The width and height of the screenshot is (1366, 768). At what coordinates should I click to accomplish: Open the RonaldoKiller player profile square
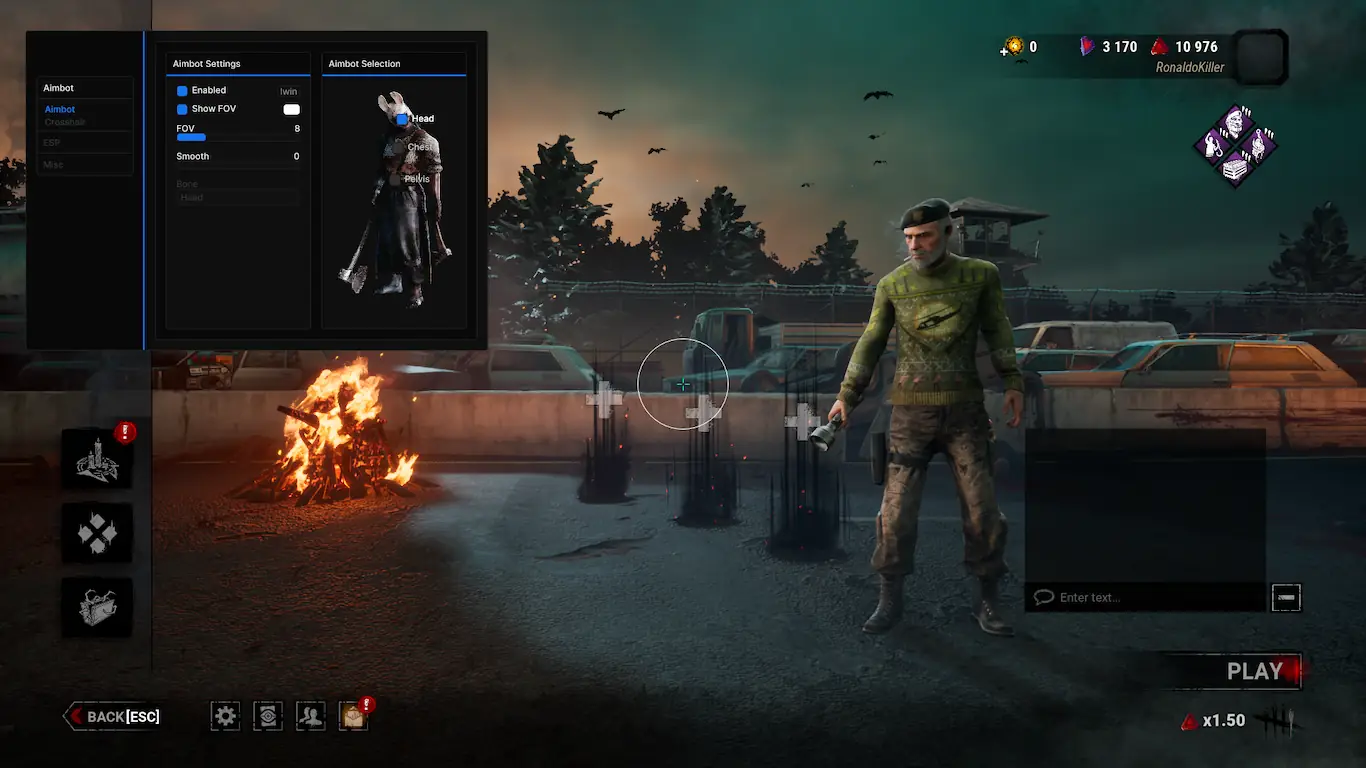pos(1260,57)
